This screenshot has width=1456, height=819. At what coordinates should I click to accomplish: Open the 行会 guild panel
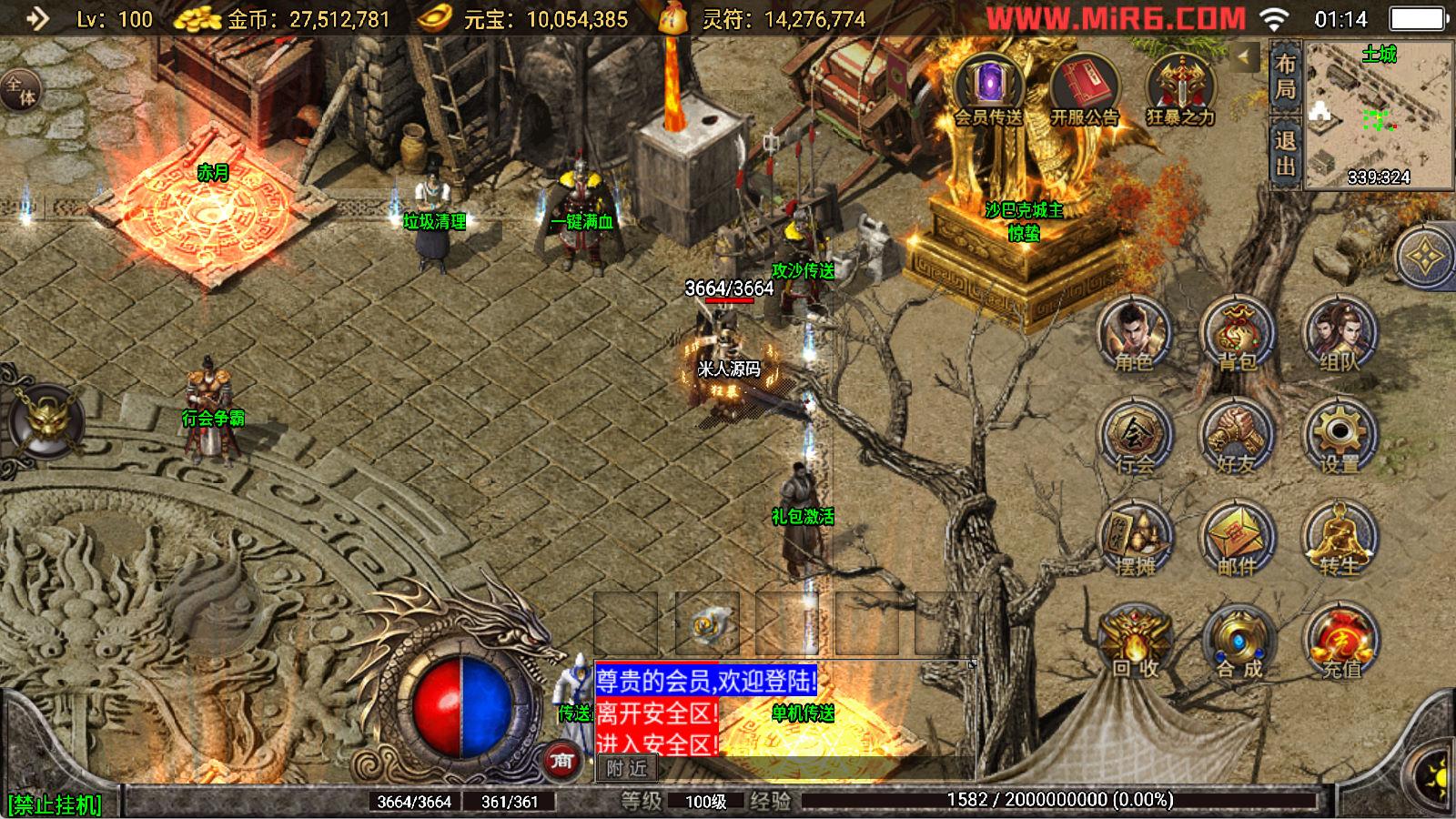pyautogui.click(x=1133, y=438)
